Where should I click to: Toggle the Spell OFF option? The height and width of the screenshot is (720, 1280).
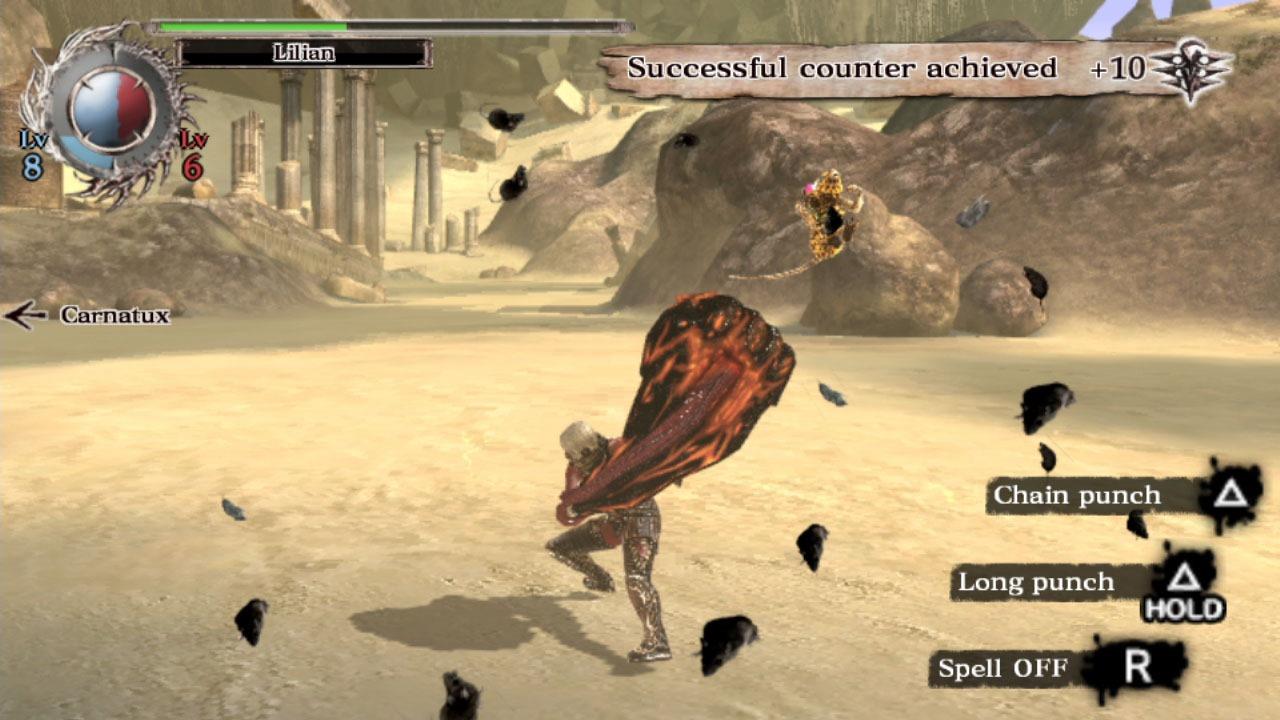[1003, 668]
